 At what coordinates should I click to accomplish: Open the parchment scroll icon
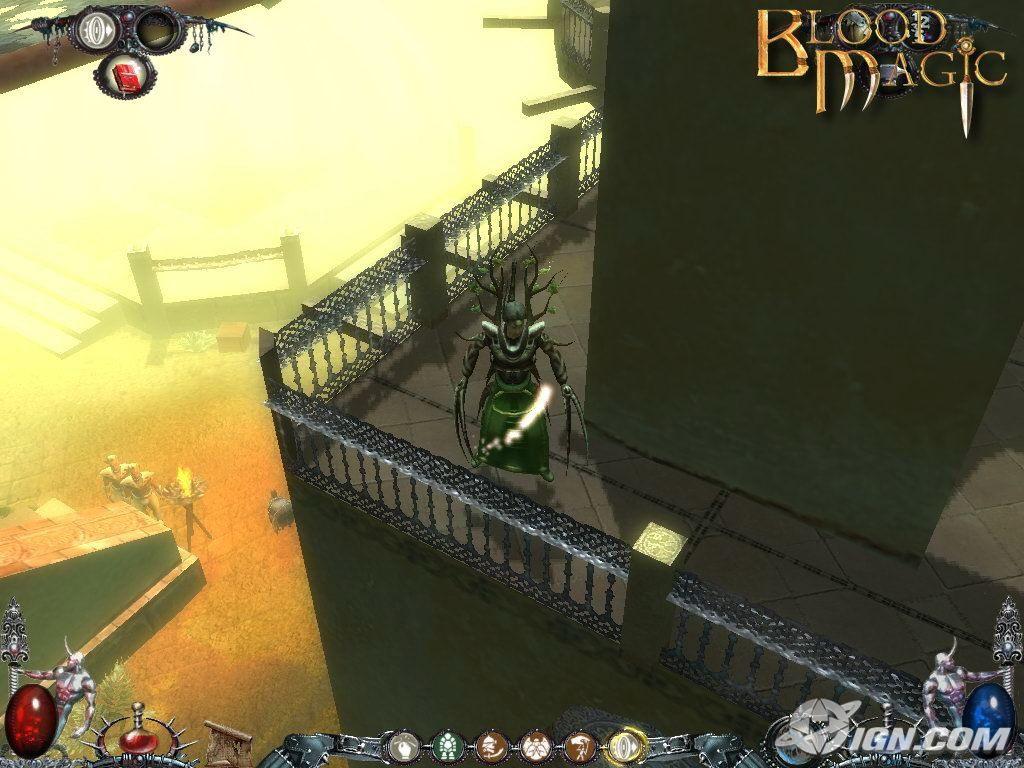pyautogui.click(x=228, y=743)
